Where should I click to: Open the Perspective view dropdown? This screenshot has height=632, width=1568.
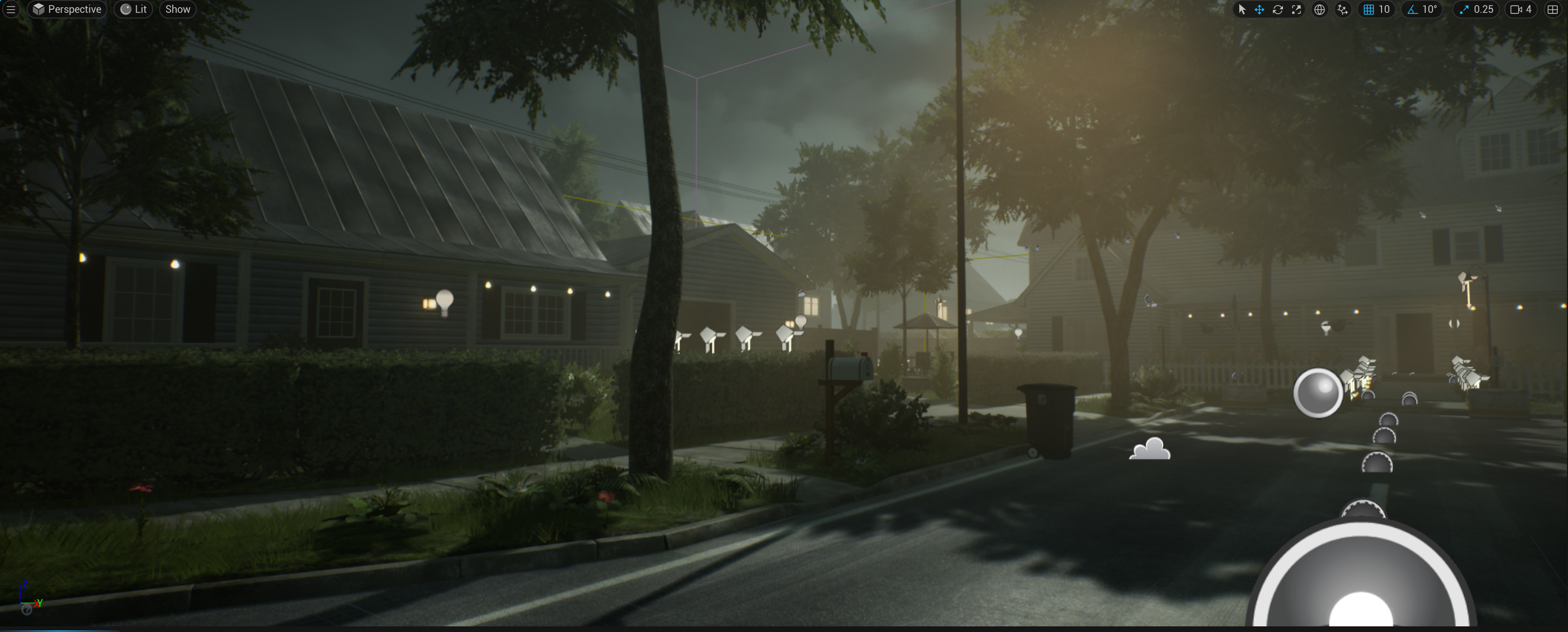point(67,9)
